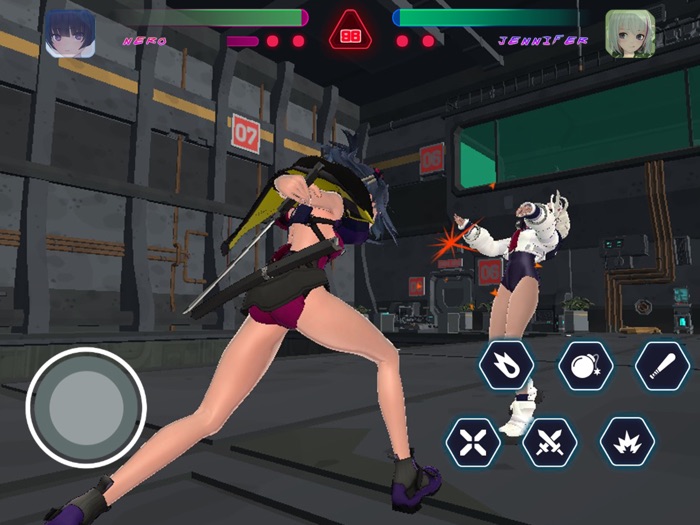Throw a bomb with the bomb button
This screenshot has width=700, height=525.
click(585, 366)
